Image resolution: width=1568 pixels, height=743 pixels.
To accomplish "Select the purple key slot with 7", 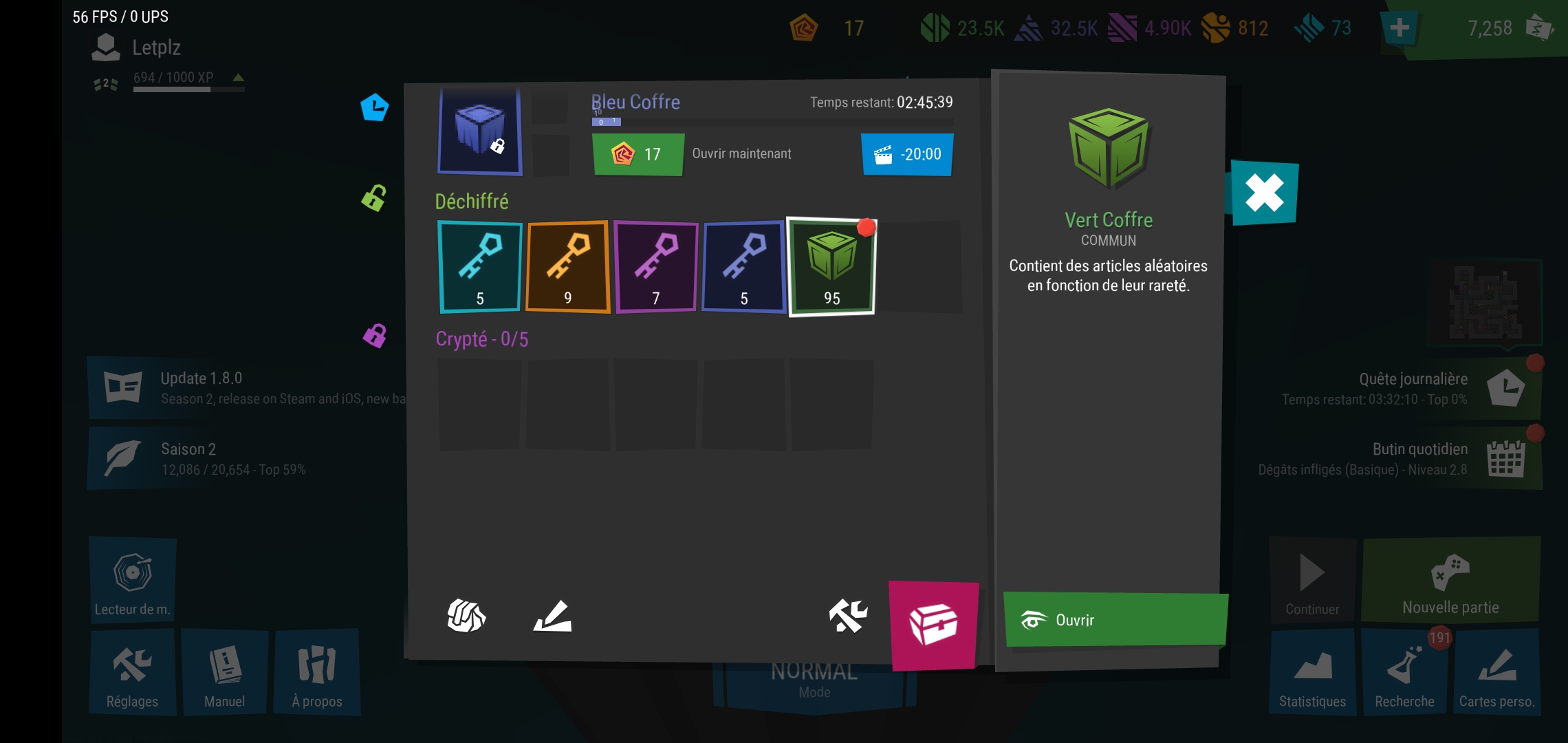I will pos(655,267).
